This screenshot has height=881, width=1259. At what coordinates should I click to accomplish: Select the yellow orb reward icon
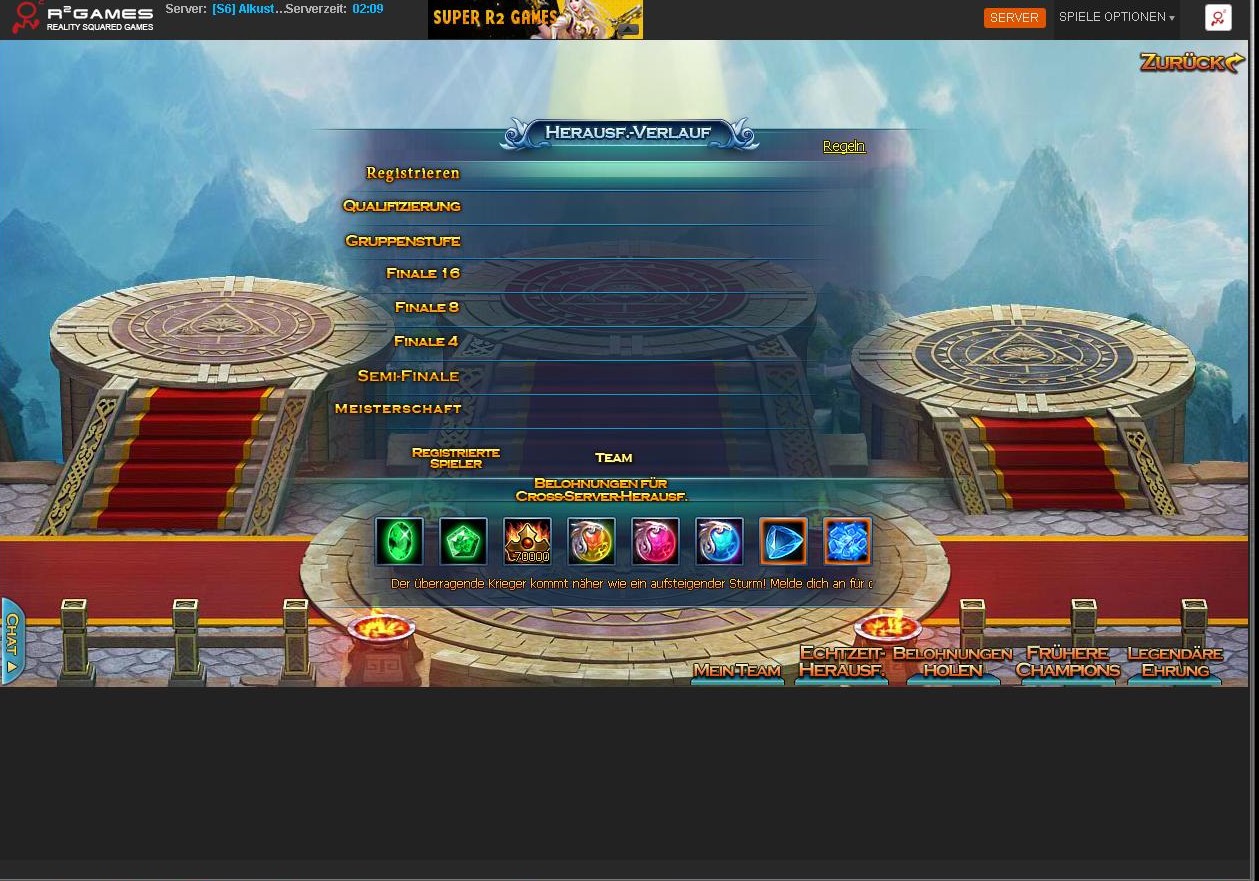(x=591, y=542)
